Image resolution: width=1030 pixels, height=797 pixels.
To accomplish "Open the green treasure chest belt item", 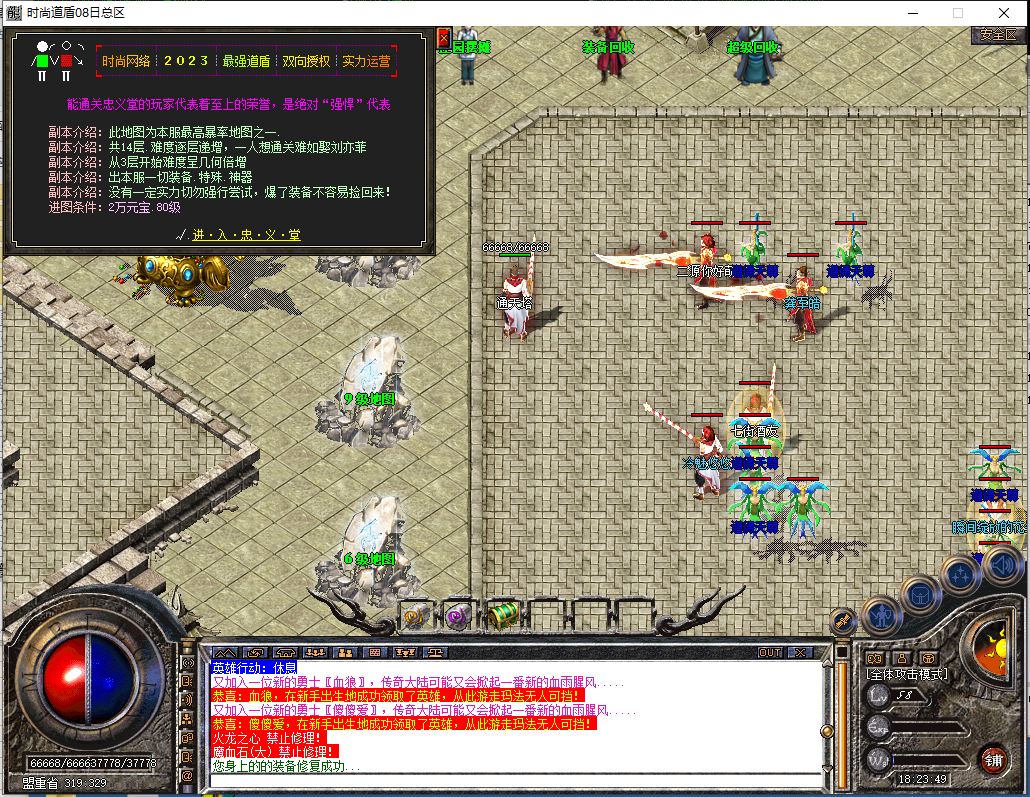I will pos(503,613).
